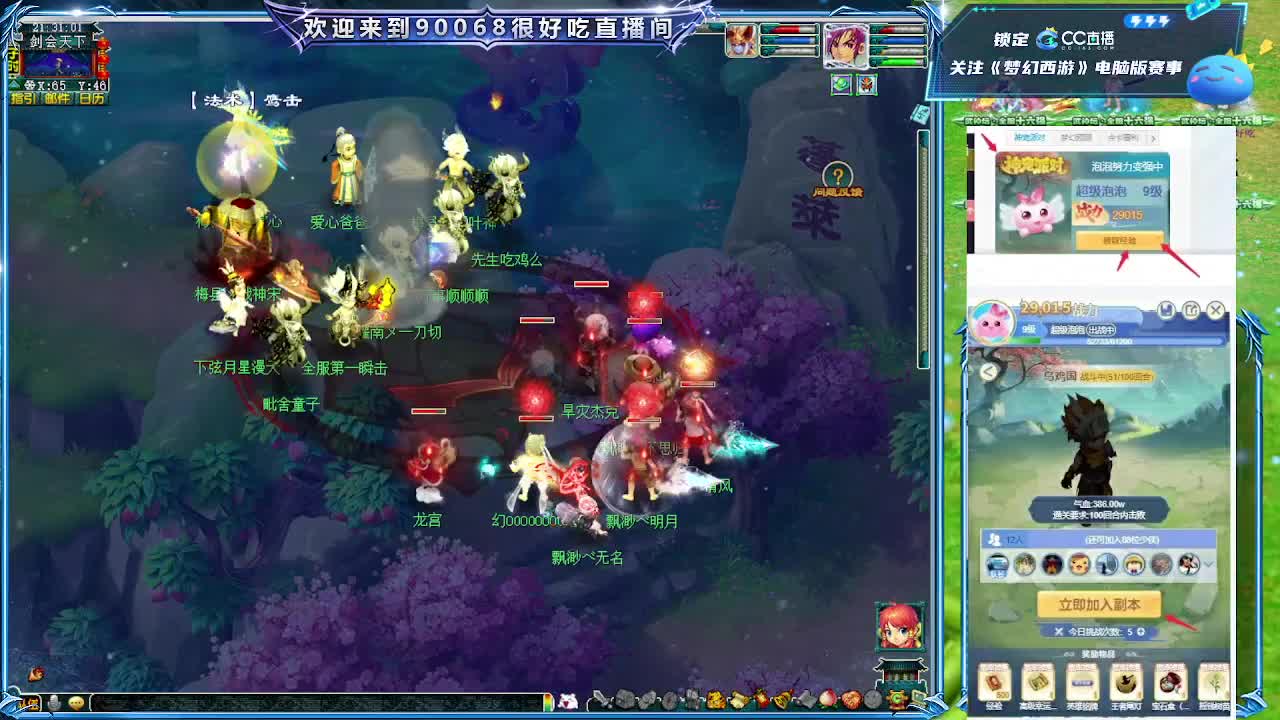The height and width of the screenshot is (720, 1280).
Task: Open character panel via the bottom-right avatar
Action: pyautogui.click(x=899, y=628)
